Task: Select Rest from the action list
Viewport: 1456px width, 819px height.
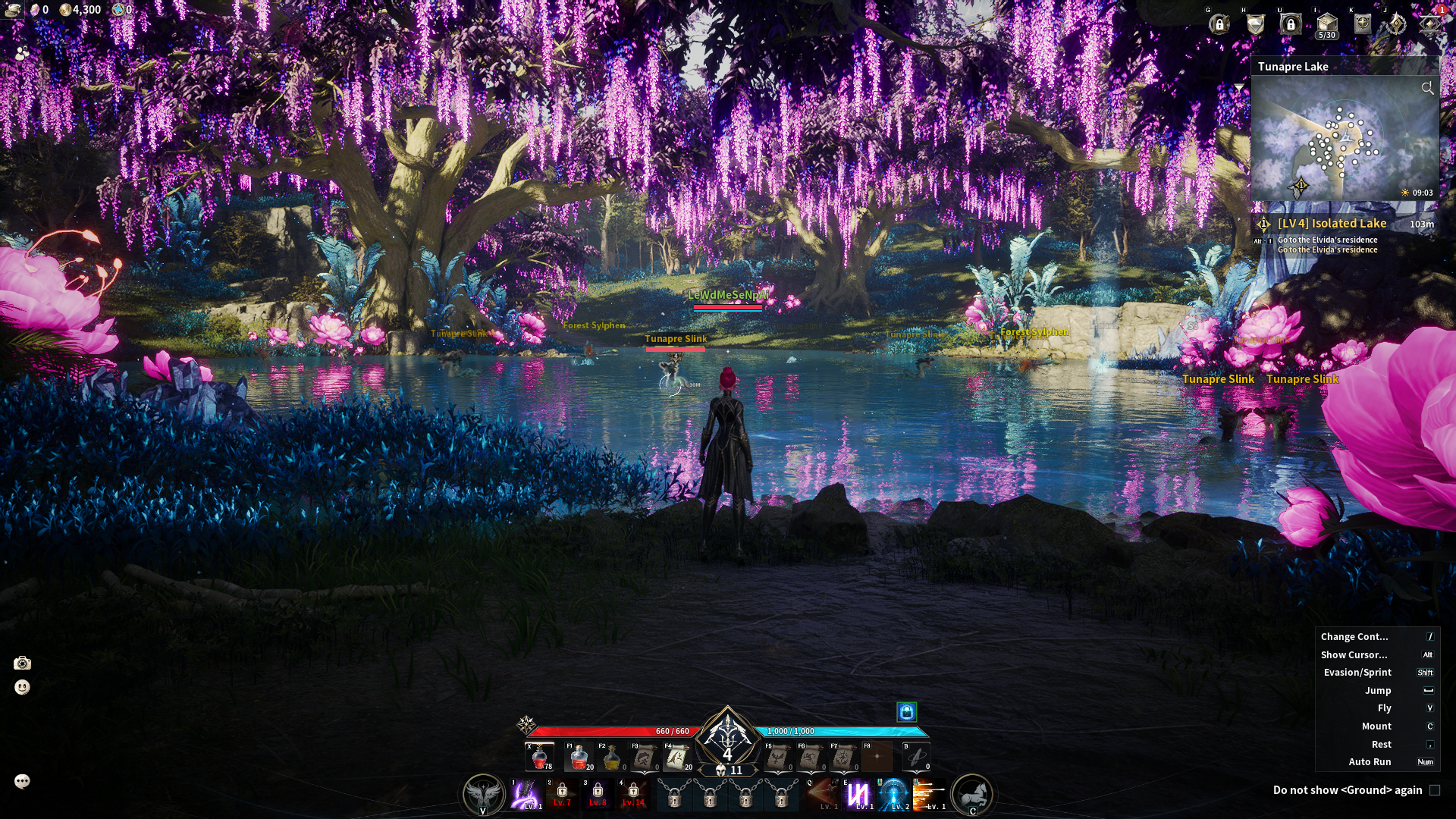Action: pyautogui.click(x=1380, y=744)
